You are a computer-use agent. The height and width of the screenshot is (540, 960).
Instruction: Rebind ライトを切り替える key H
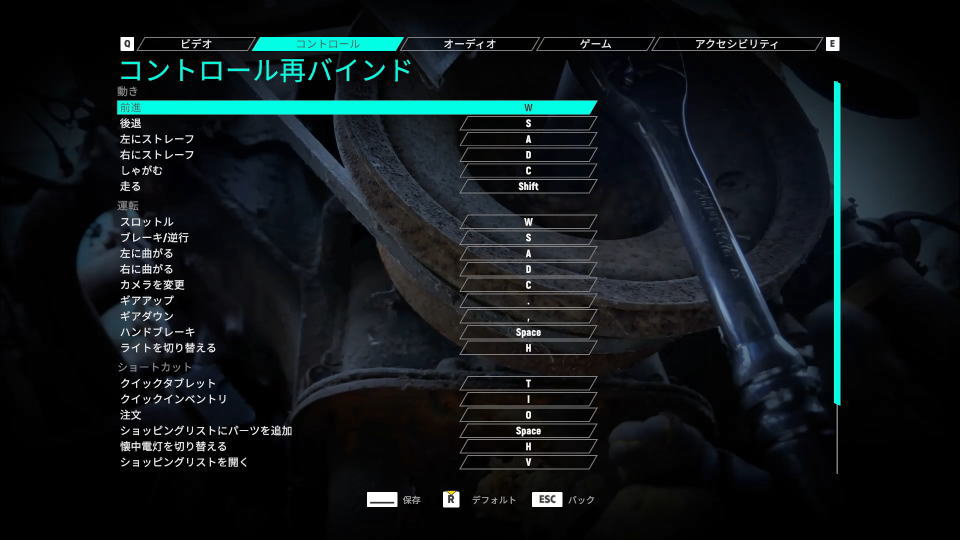(528, 348)
